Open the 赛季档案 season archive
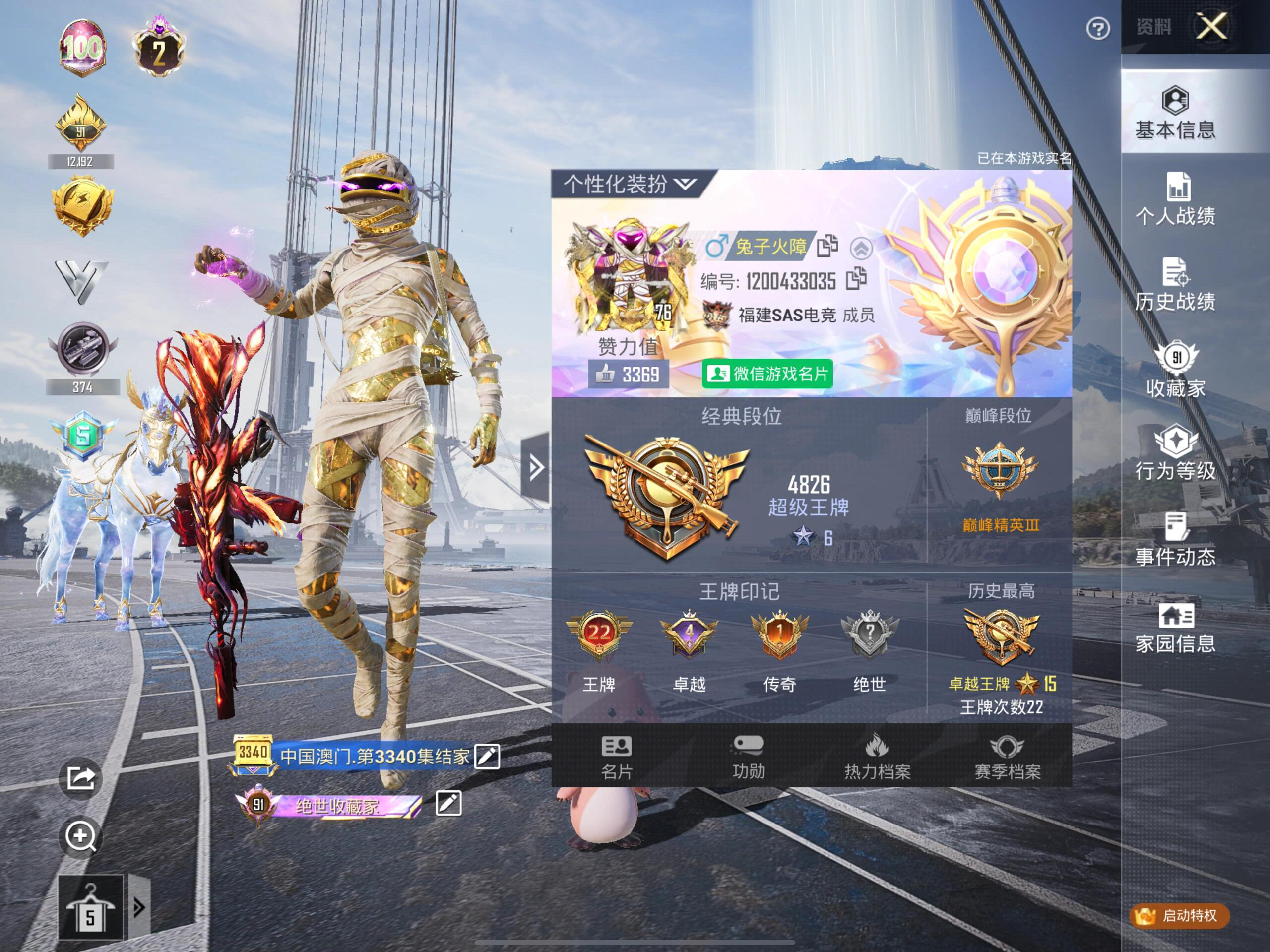 click(1007, 758)
